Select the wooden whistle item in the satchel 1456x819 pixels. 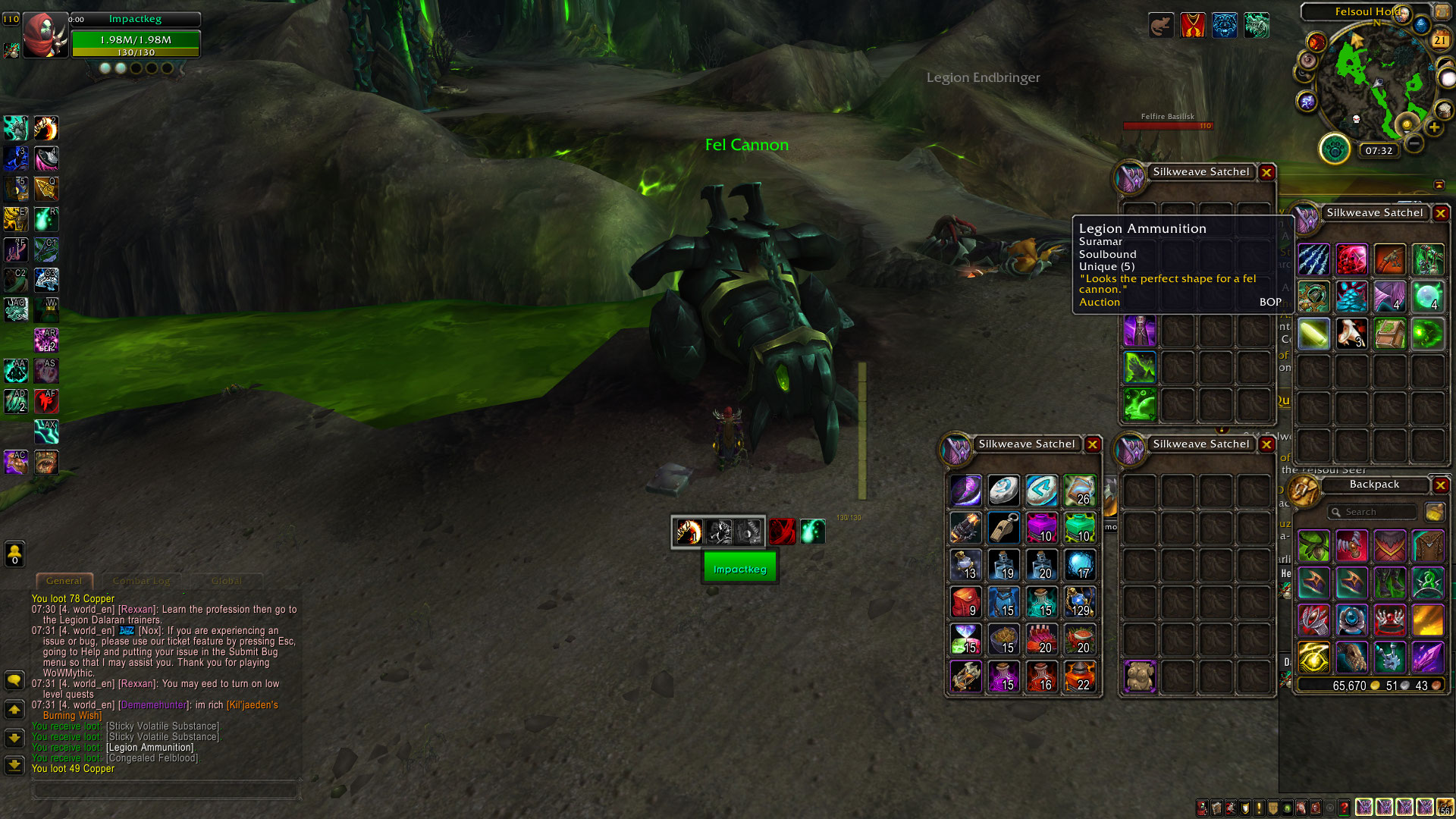pos(1004,528)
